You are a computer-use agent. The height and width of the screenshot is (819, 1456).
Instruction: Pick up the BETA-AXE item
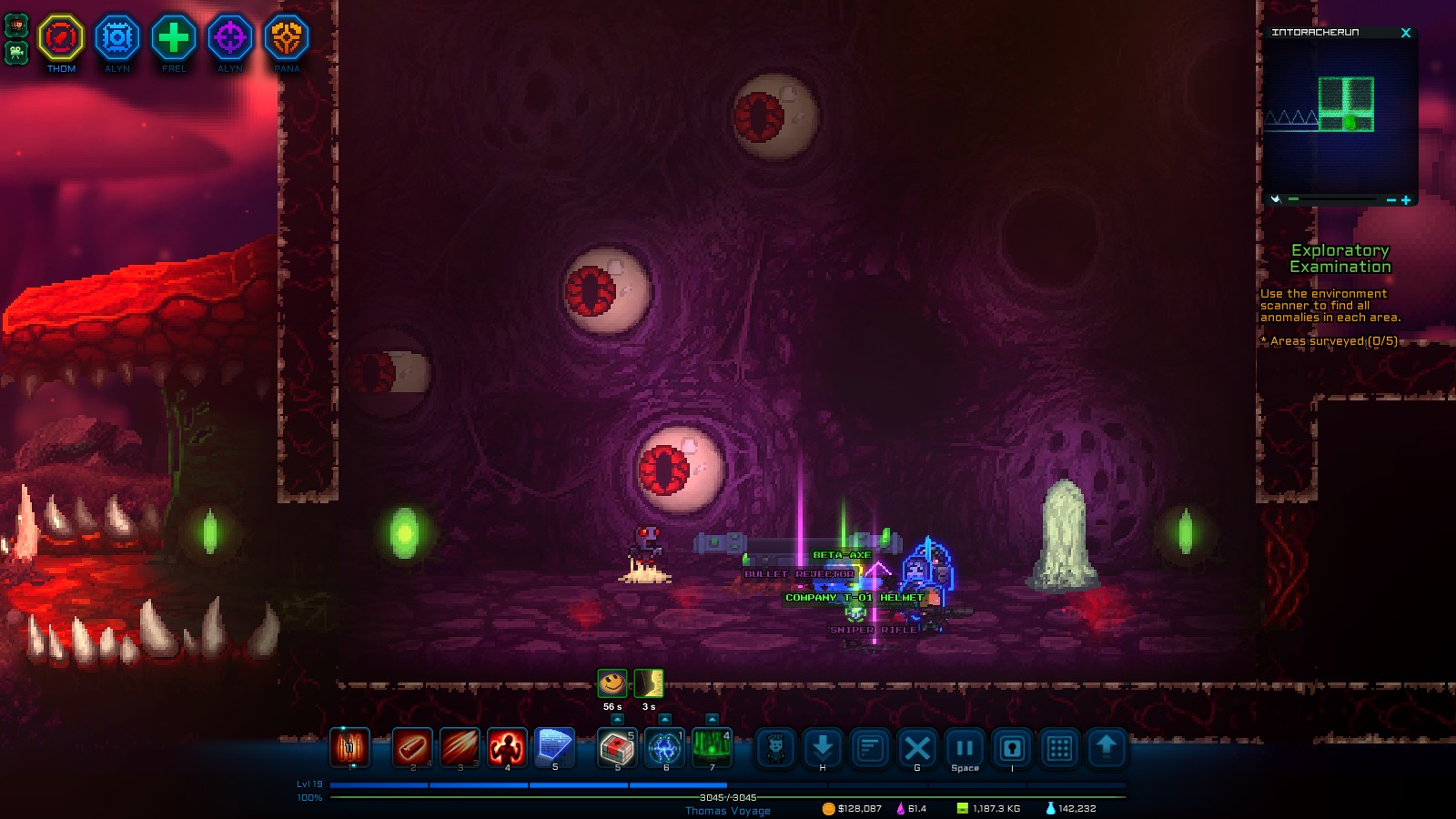(x=842, y=552)
